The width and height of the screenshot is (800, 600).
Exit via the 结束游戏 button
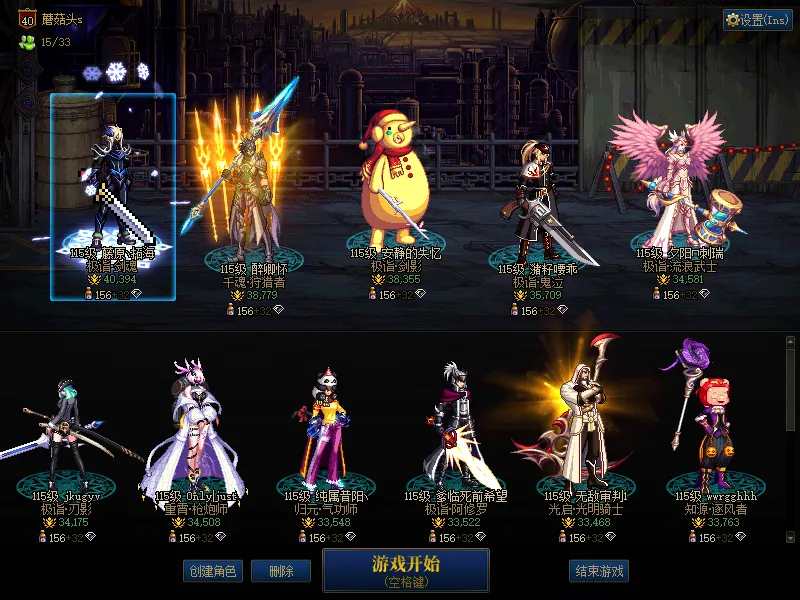coord(599,571)
